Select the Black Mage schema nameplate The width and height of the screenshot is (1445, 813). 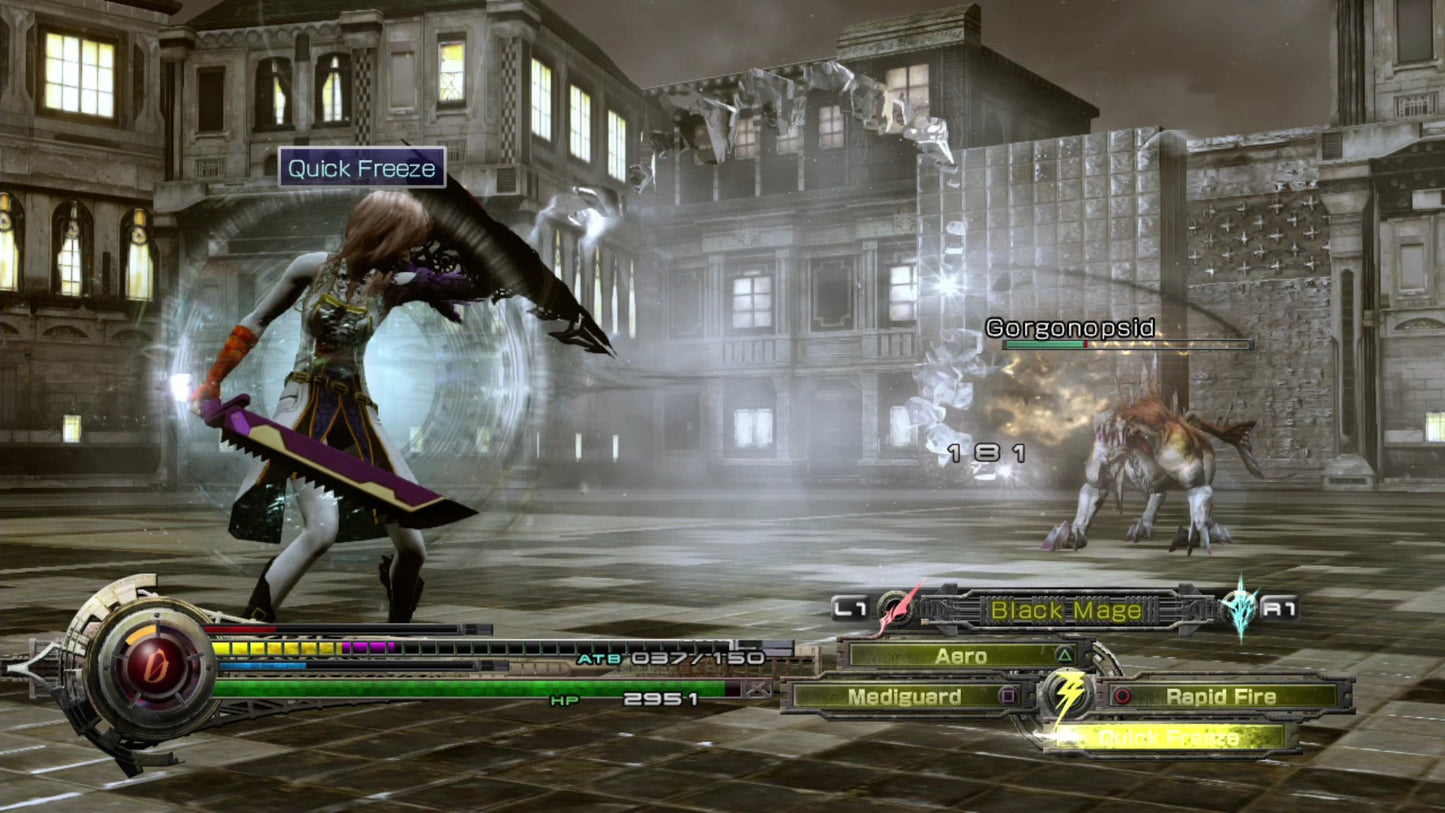coord(1064,611)
